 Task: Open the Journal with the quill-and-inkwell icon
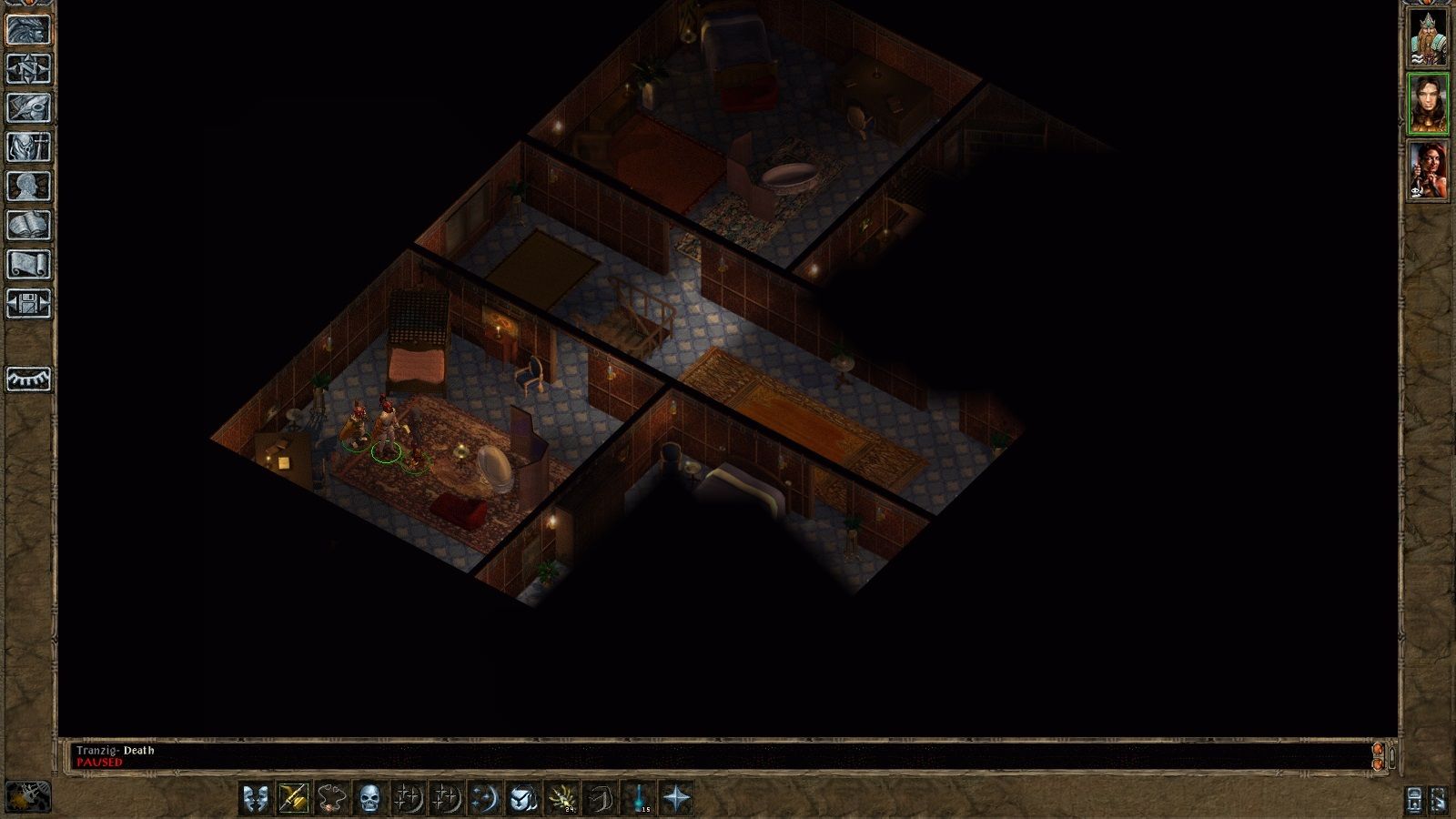point(27,107)
